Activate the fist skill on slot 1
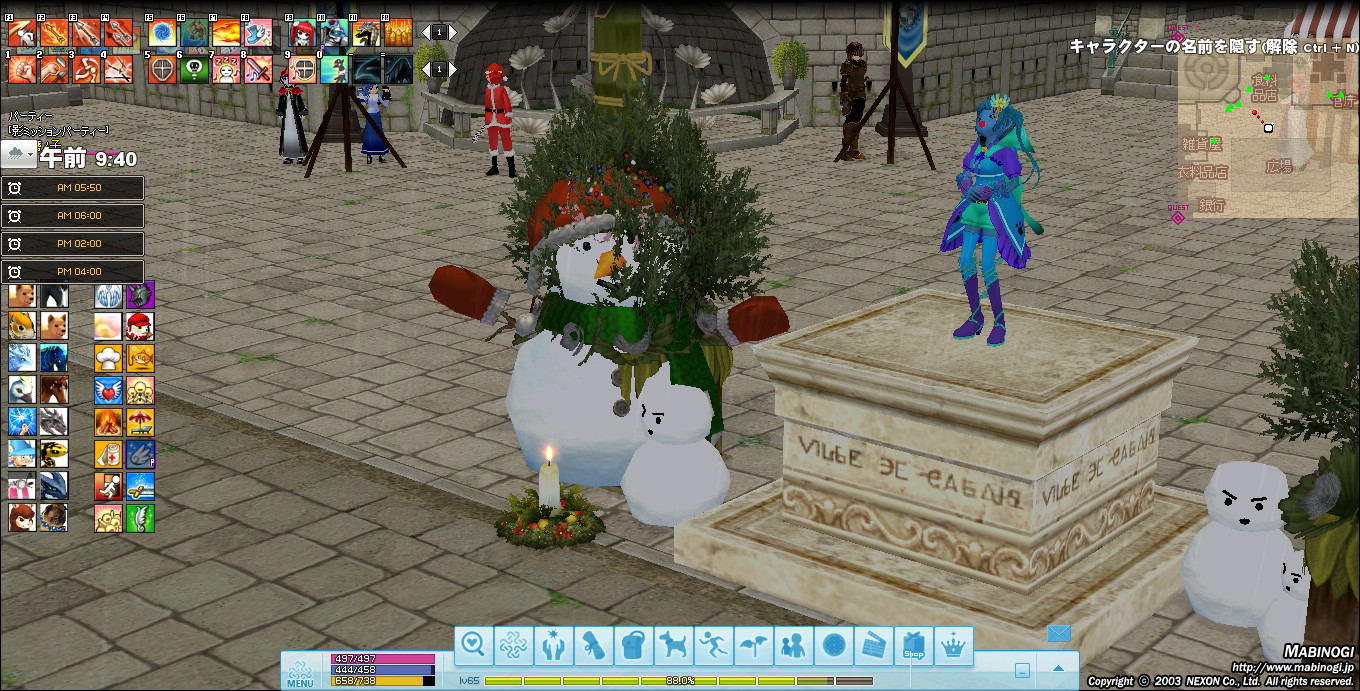This screenshot has height=691, width=1360. (22, 70)
